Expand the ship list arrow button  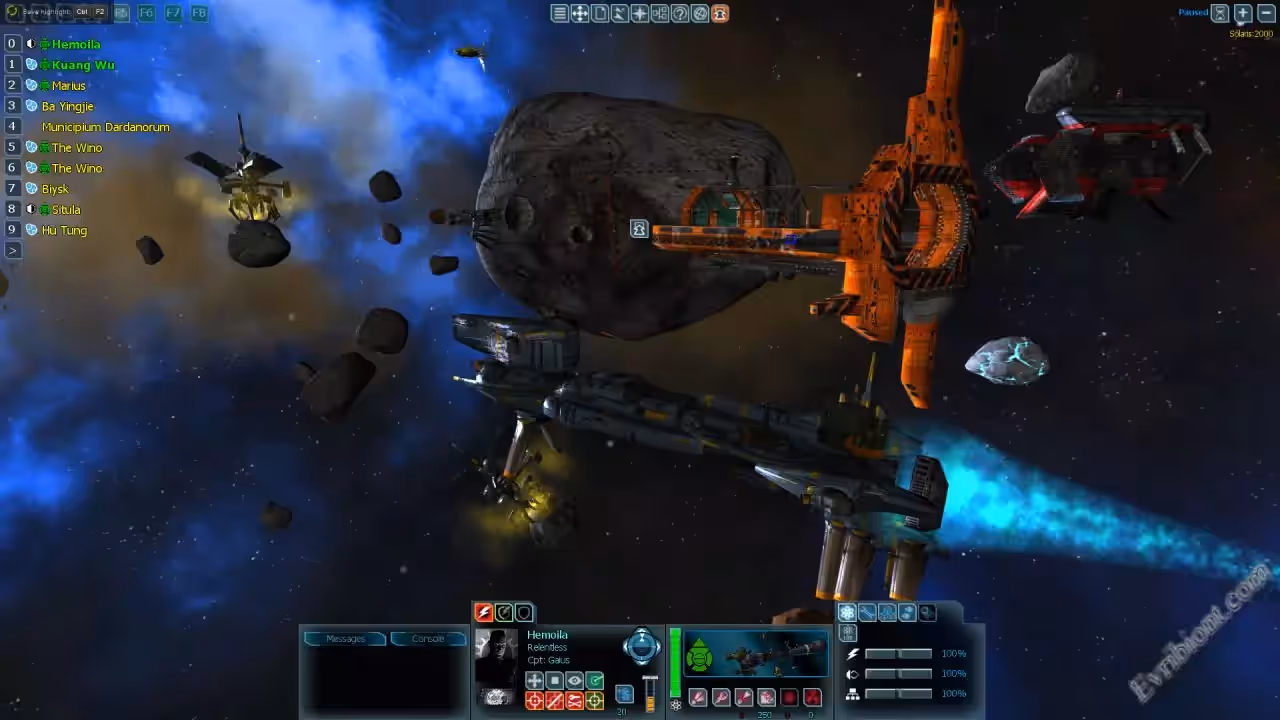point(12,250)
